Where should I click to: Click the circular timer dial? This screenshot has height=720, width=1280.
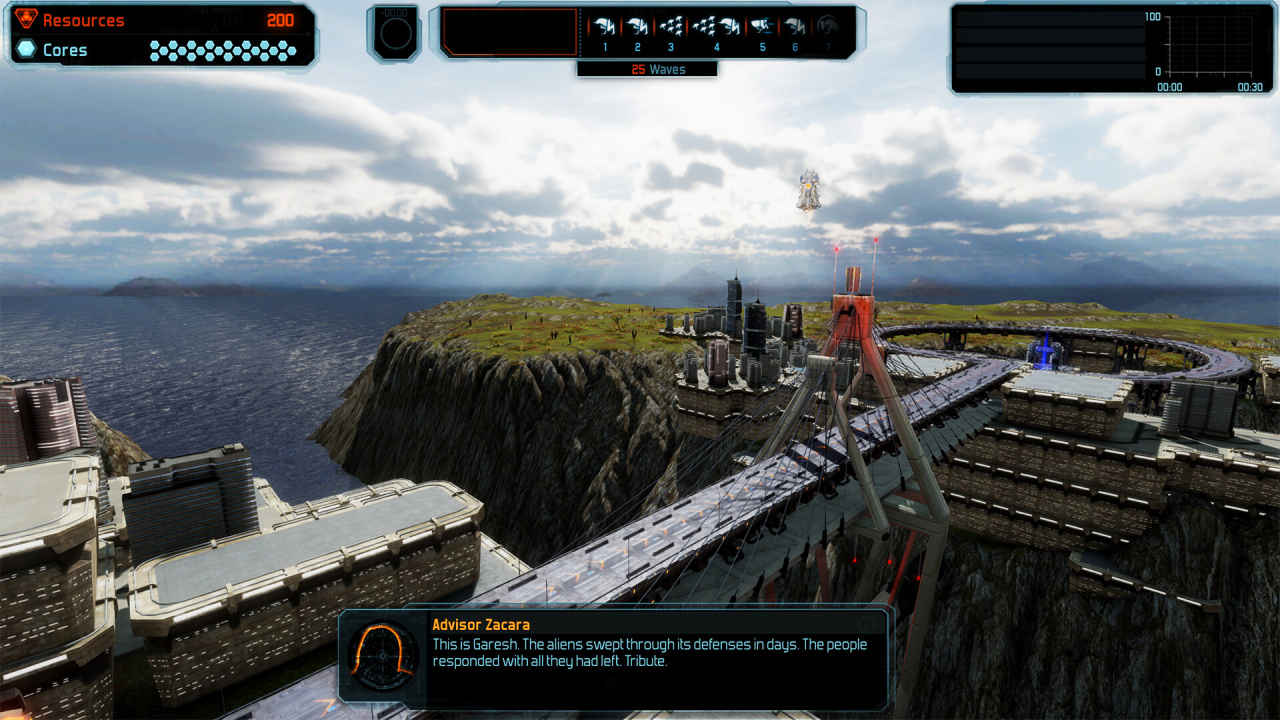click(393, 34)
